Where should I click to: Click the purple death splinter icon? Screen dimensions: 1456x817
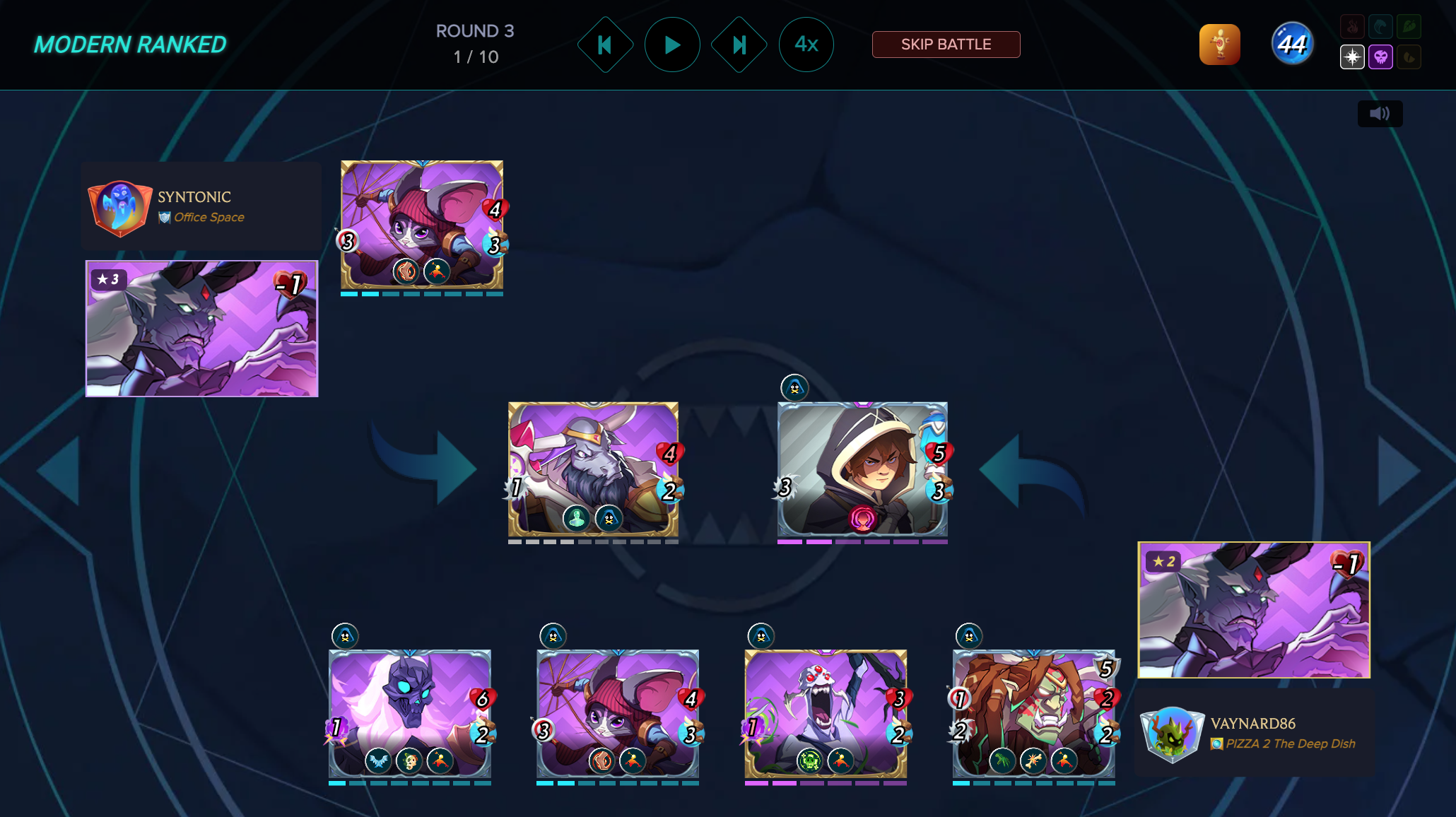[1380, 57]
